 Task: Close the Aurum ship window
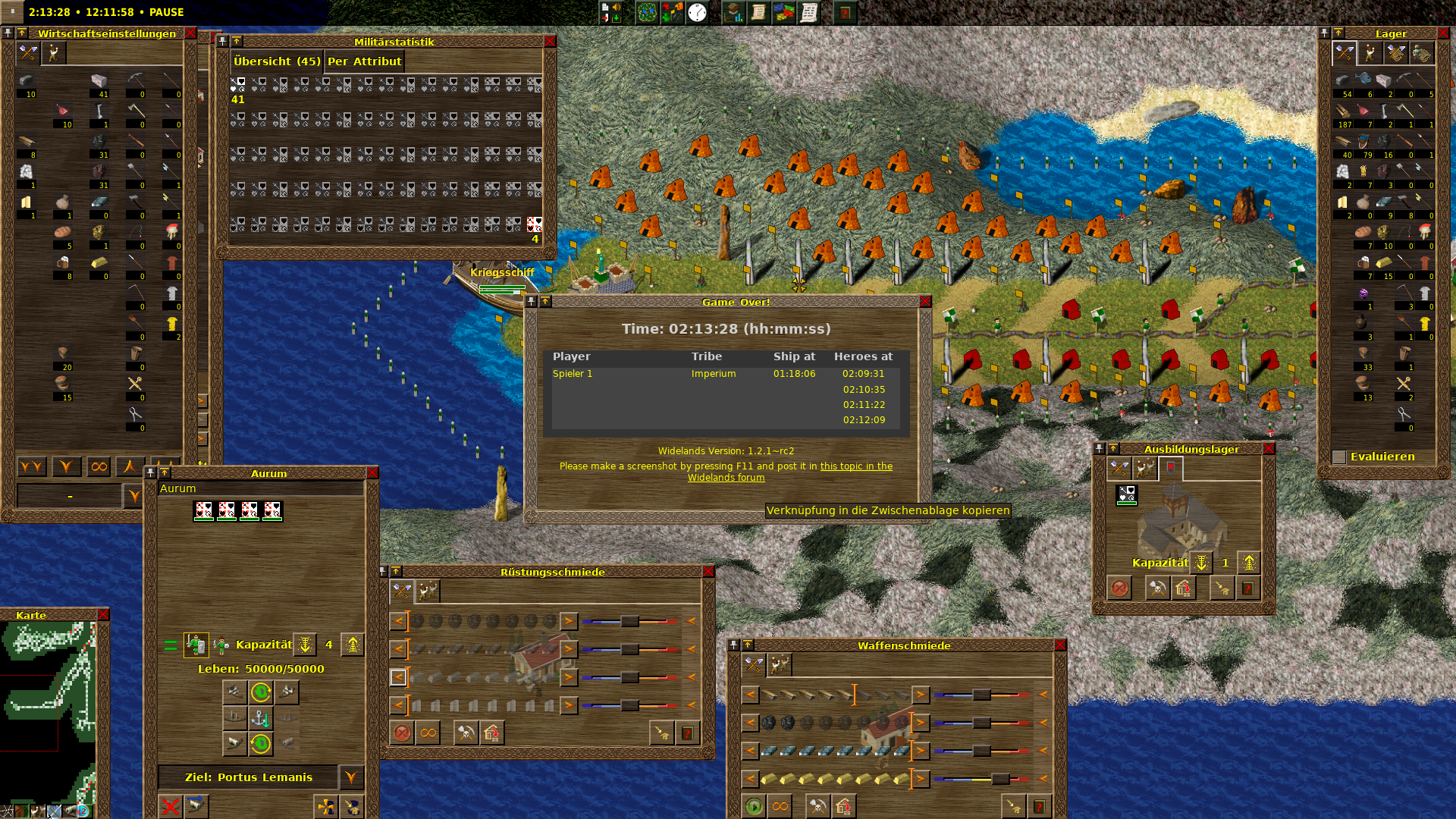tap(372, 473)
